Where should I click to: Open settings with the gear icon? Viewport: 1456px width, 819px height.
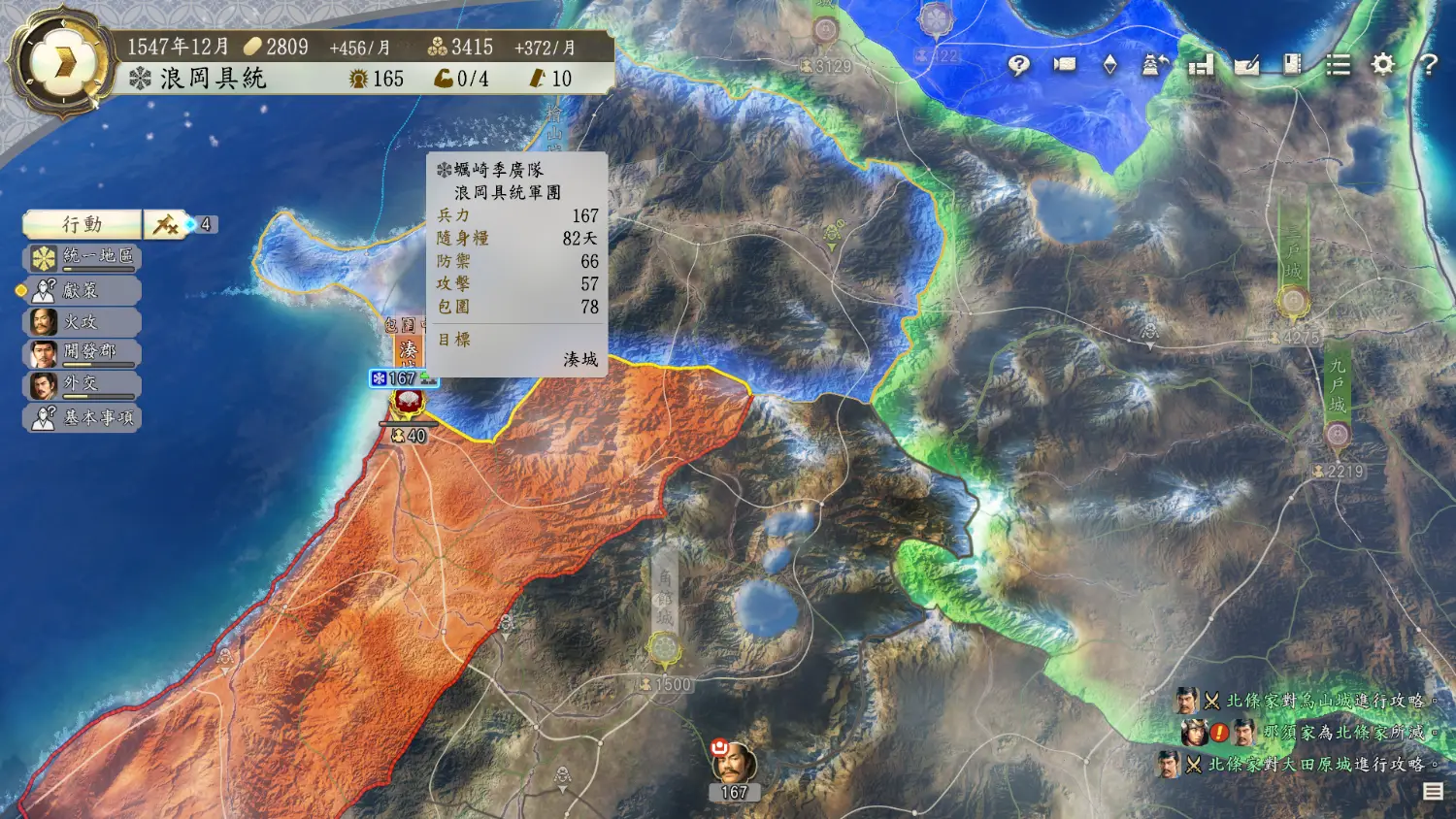[1383, 65]
